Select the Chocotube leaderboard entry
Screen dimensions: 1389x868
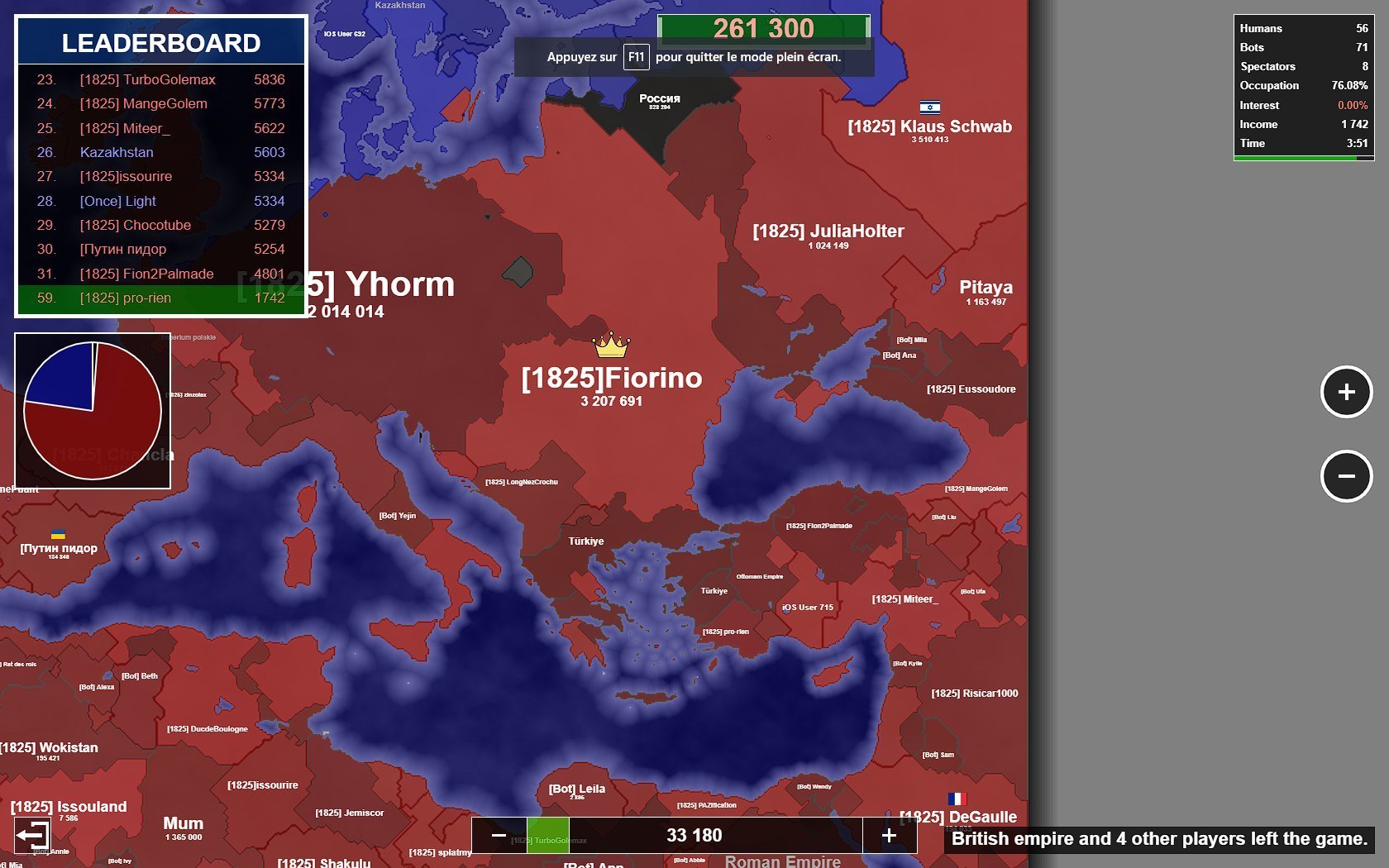tap(161, 225)
